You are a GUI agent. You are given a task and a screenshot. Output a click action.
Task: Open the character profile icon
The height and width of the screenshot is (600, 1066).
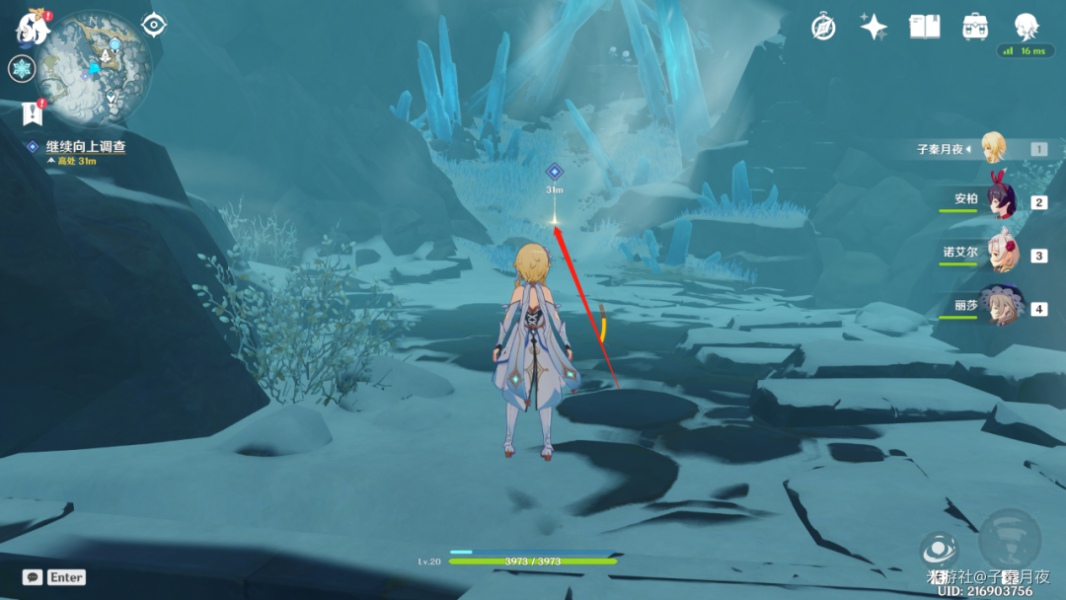[1026, 26]
